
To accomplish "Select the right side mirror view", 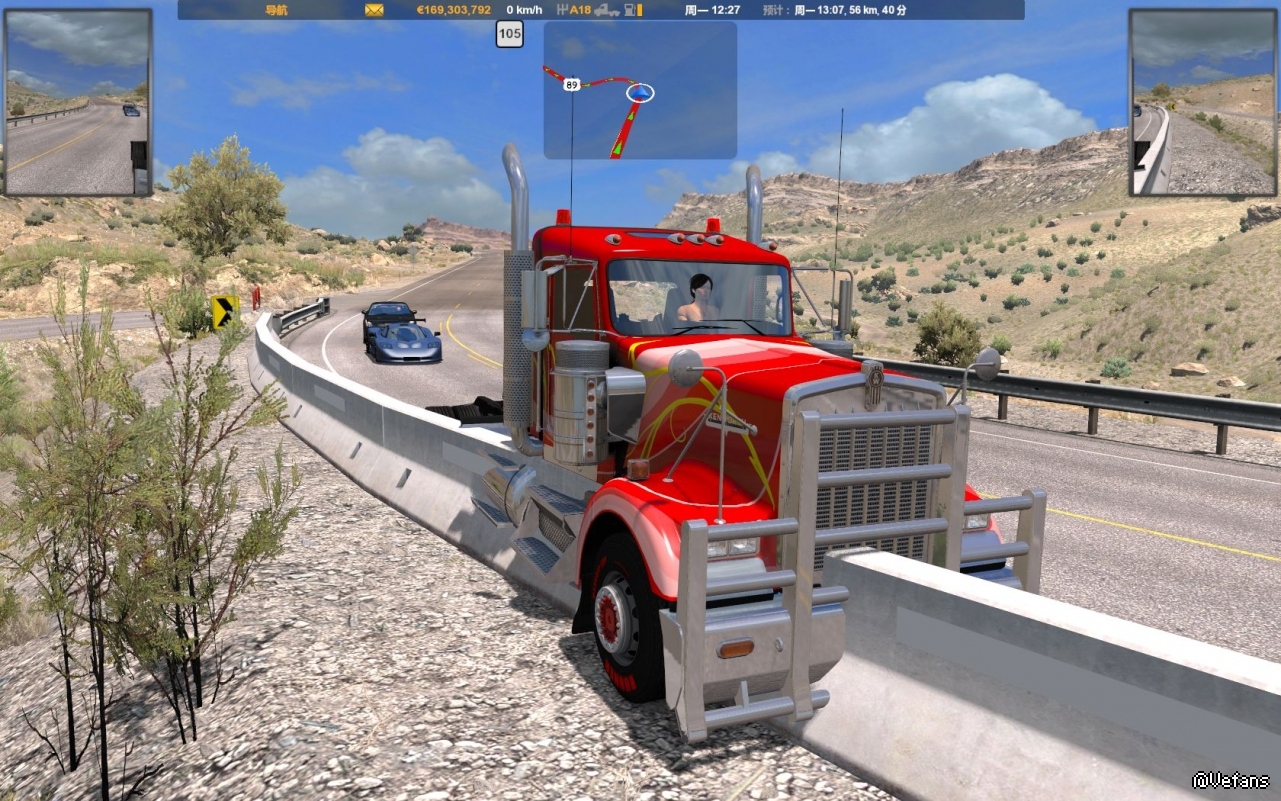I will click(1203, 102).
